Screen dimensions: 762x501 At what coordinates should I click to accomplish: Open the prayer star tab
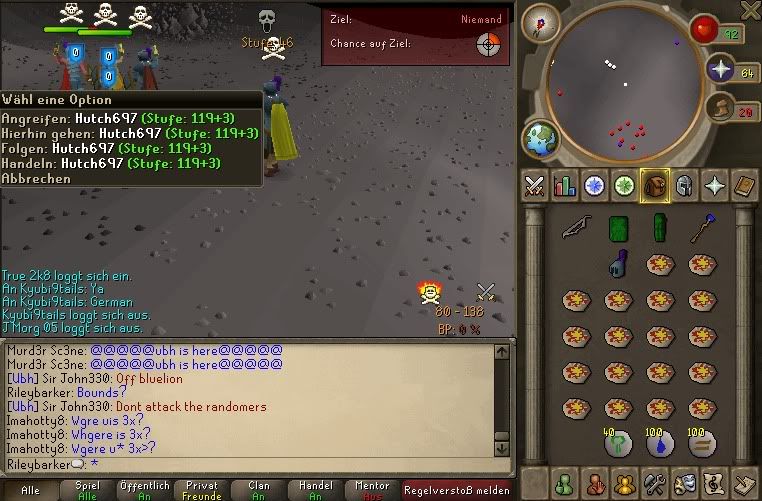(715, 185)
